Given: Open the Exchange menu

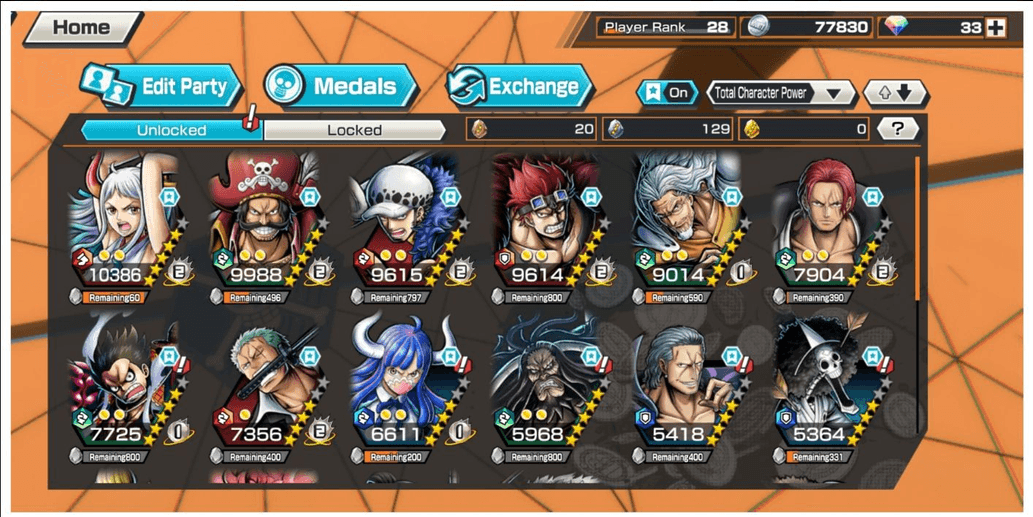Looking at the screenshot, I should click(x=519, y=86).
